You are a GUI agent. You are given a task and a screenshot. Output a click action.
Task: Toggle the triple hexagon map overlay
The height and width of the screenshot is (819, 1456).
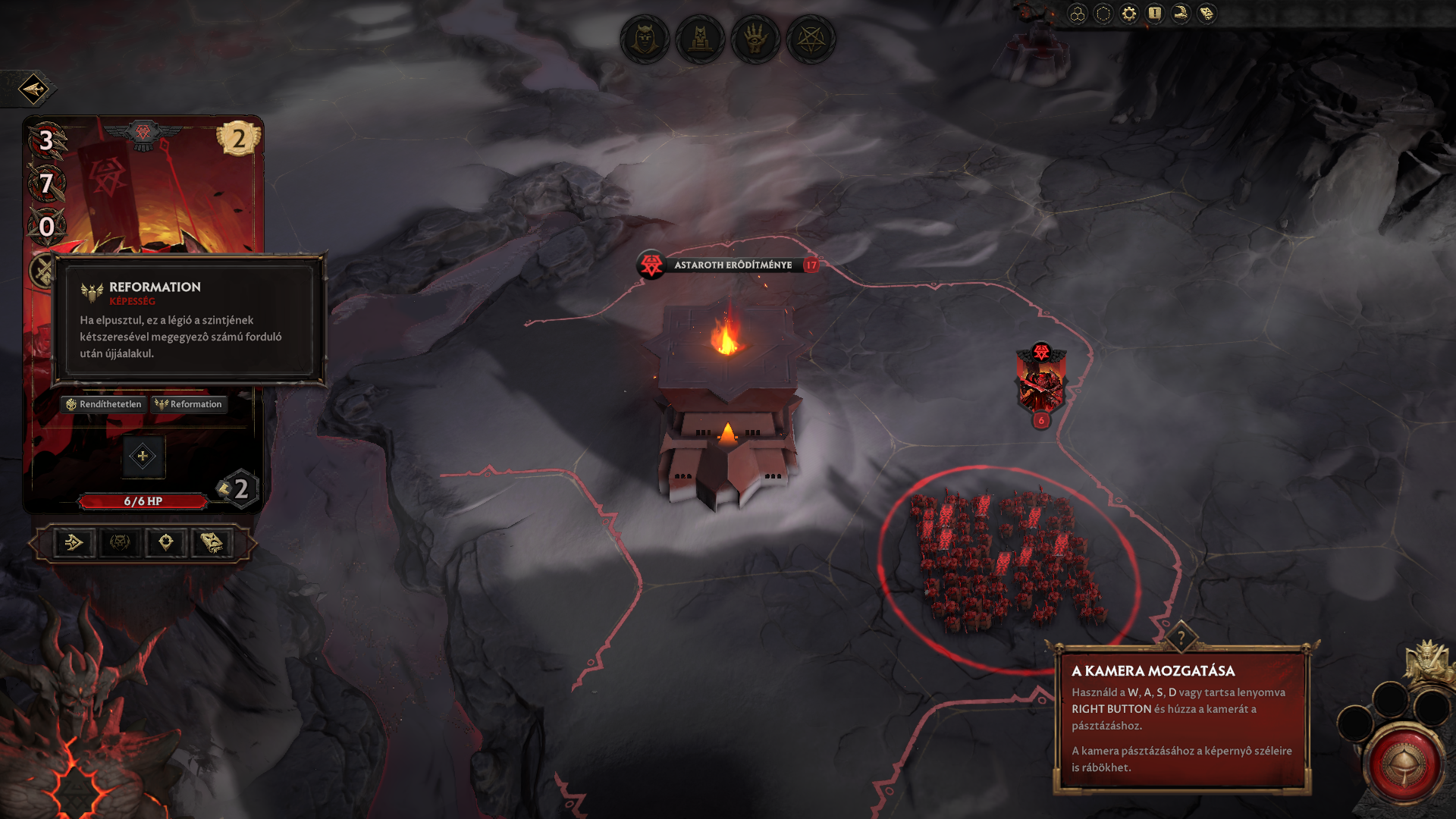pos(1078,14)
